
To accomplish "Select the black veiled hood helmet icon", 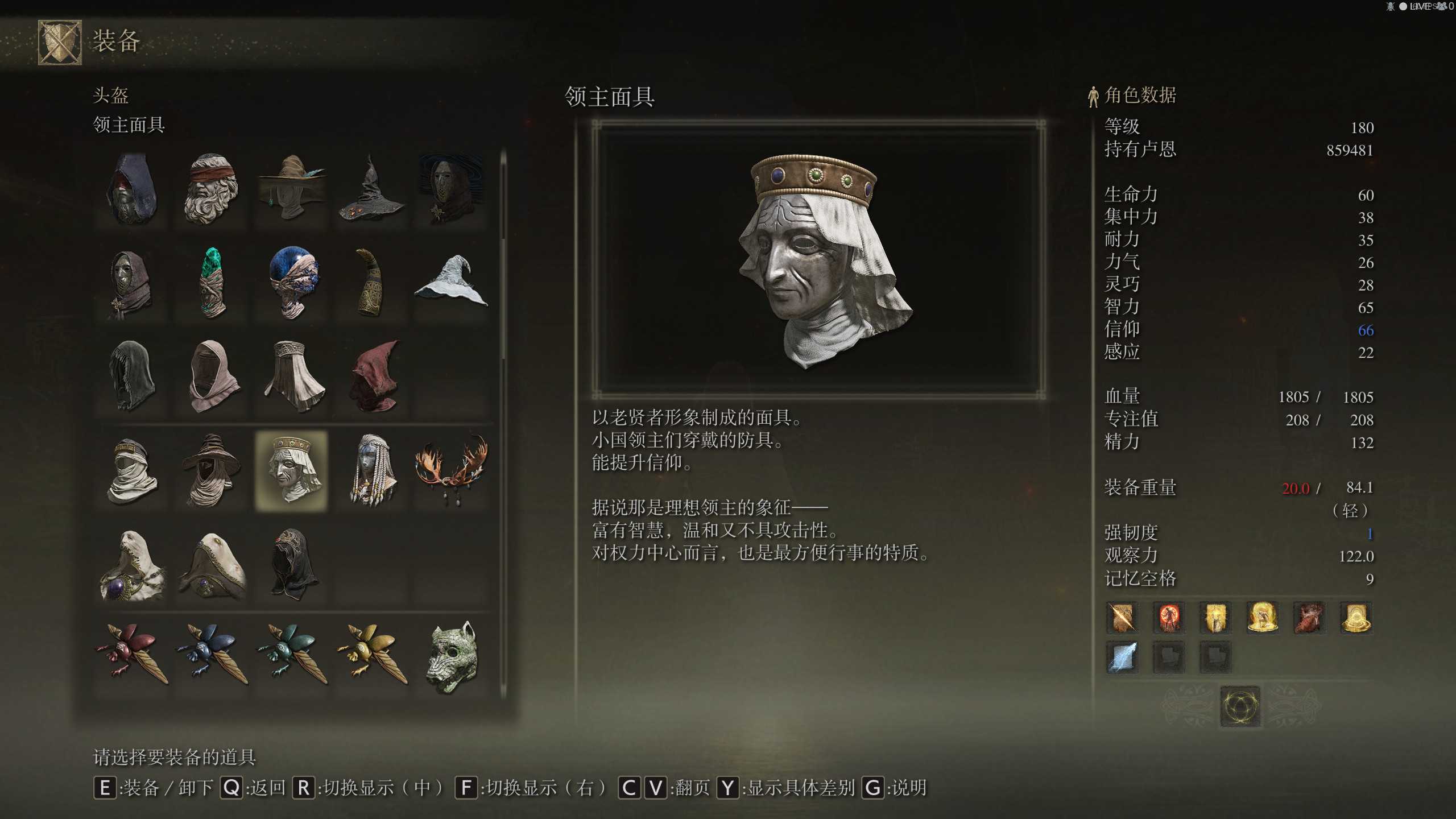I will point(292,563).
